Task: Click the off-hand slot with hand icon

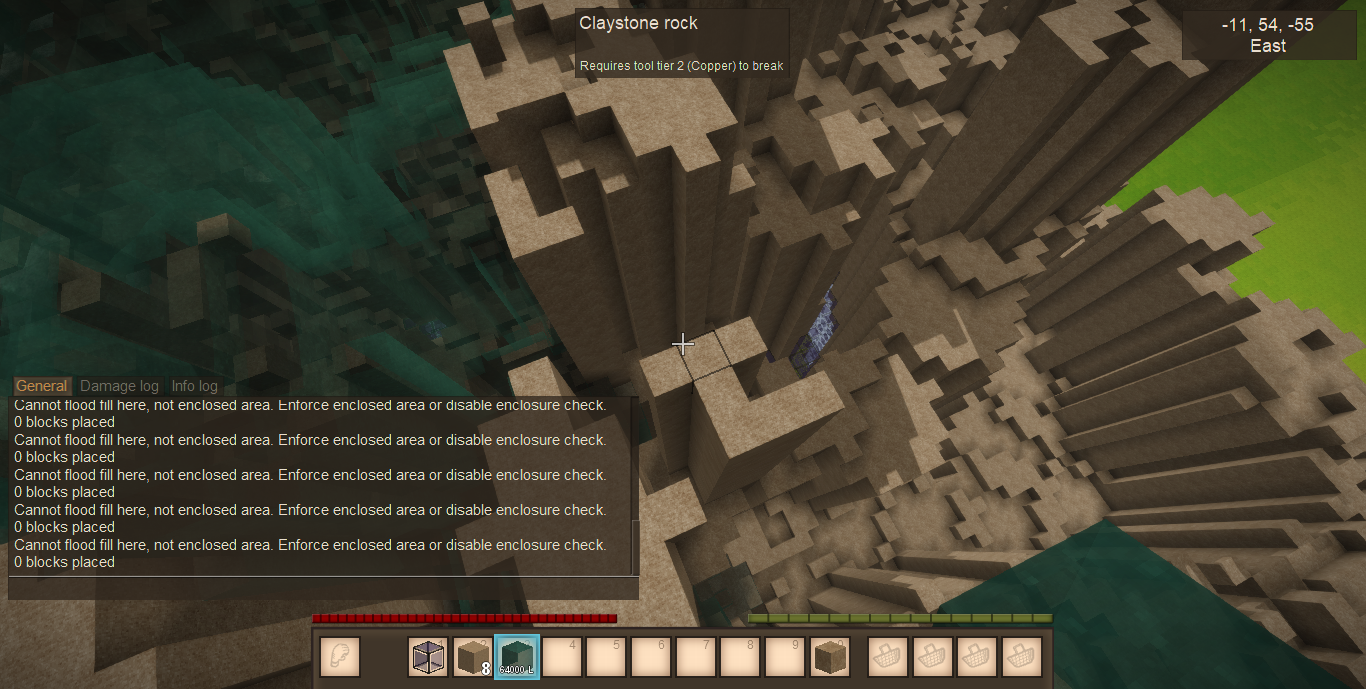Action: 340,657
